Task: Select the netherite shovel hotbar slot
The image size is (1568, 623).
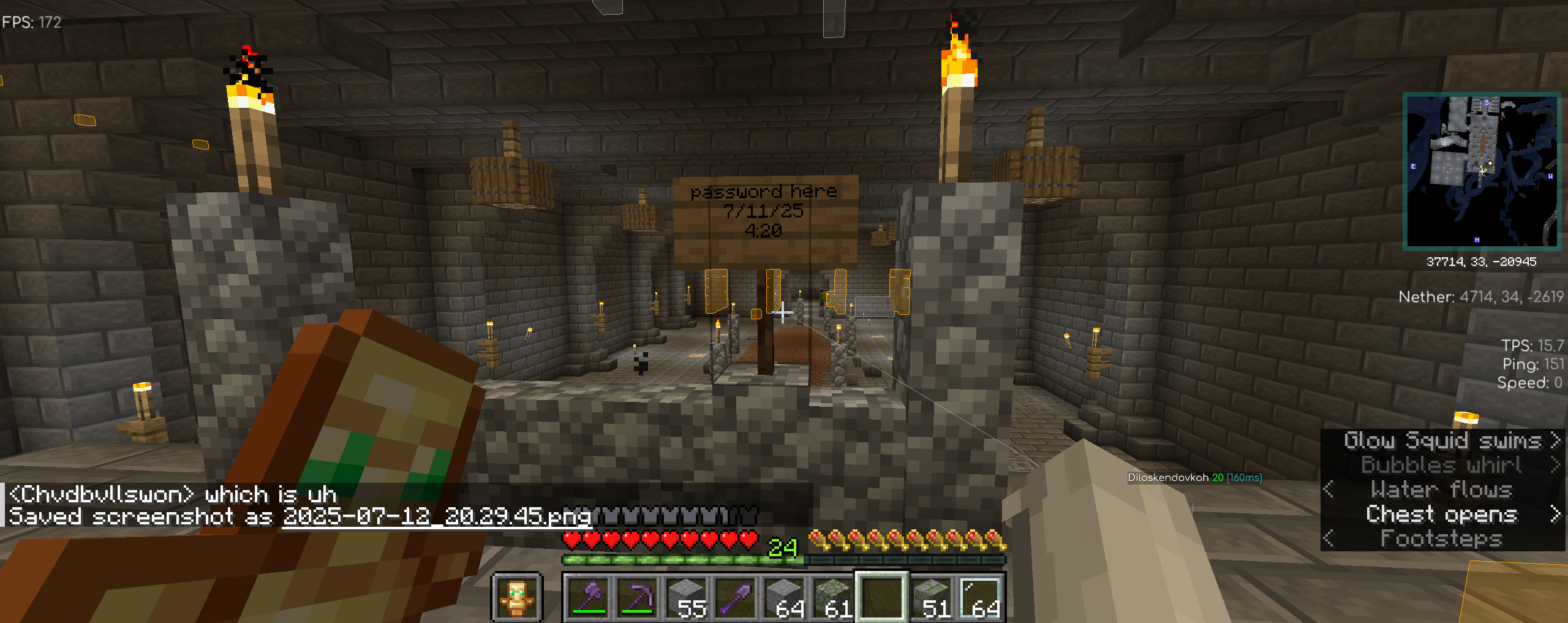Action: pyautogui.click(x=736, y=597)
